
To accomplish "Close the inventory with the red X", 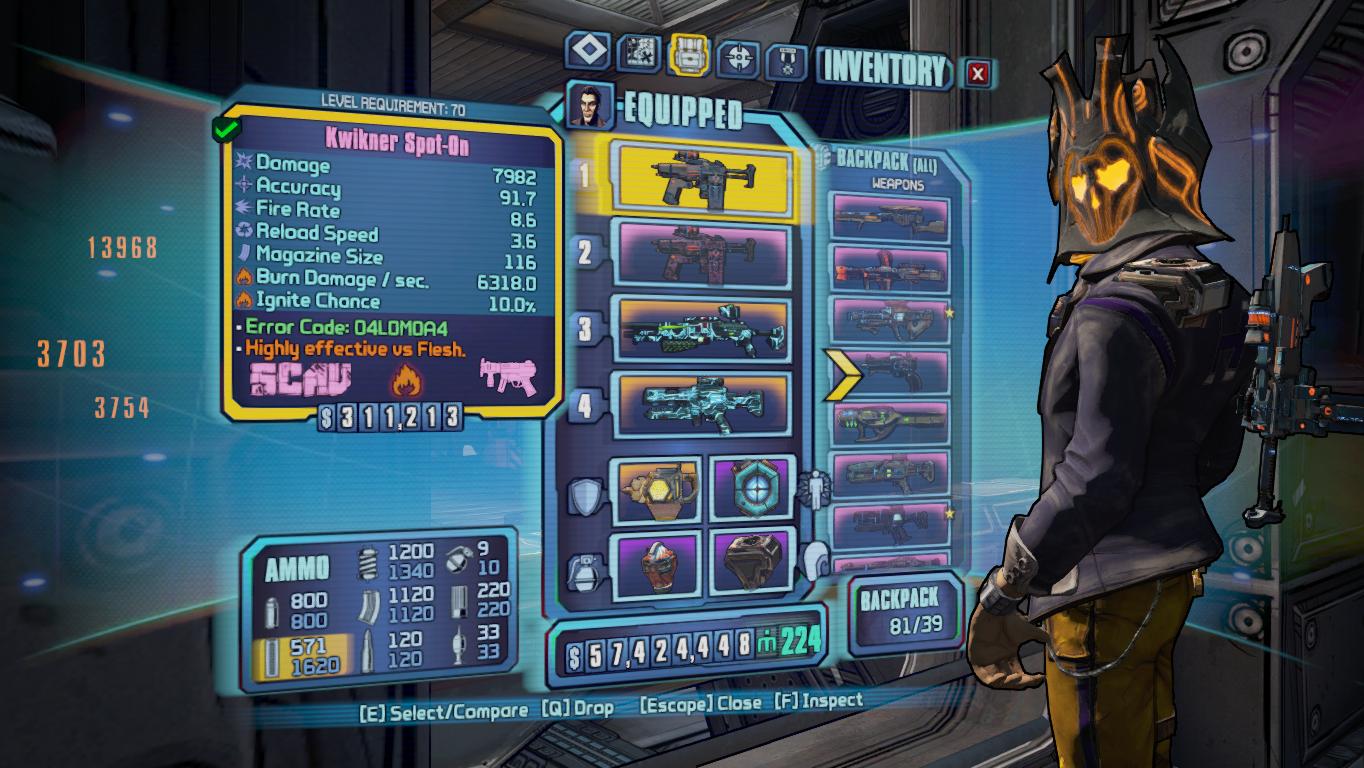I will 978,72.
